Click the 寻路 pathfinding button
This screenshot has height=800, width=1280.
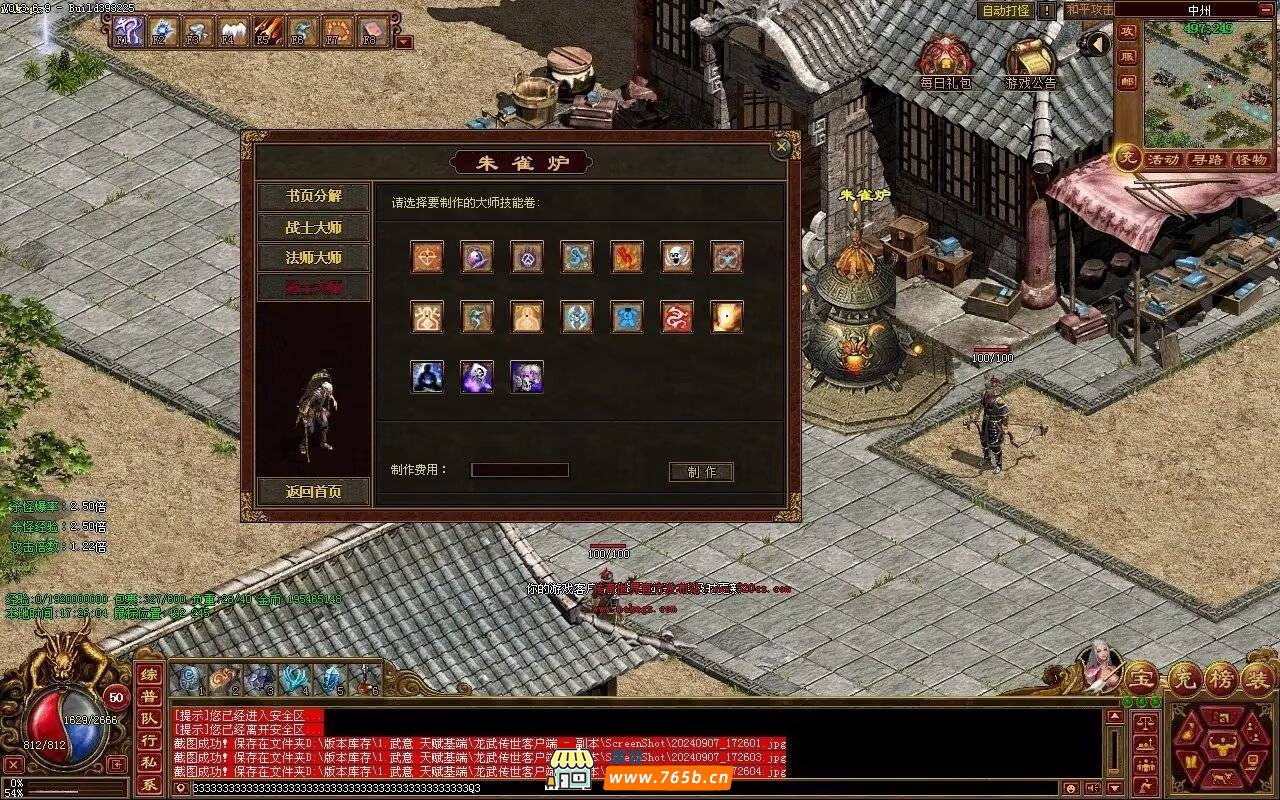[x=1207, y=160]
